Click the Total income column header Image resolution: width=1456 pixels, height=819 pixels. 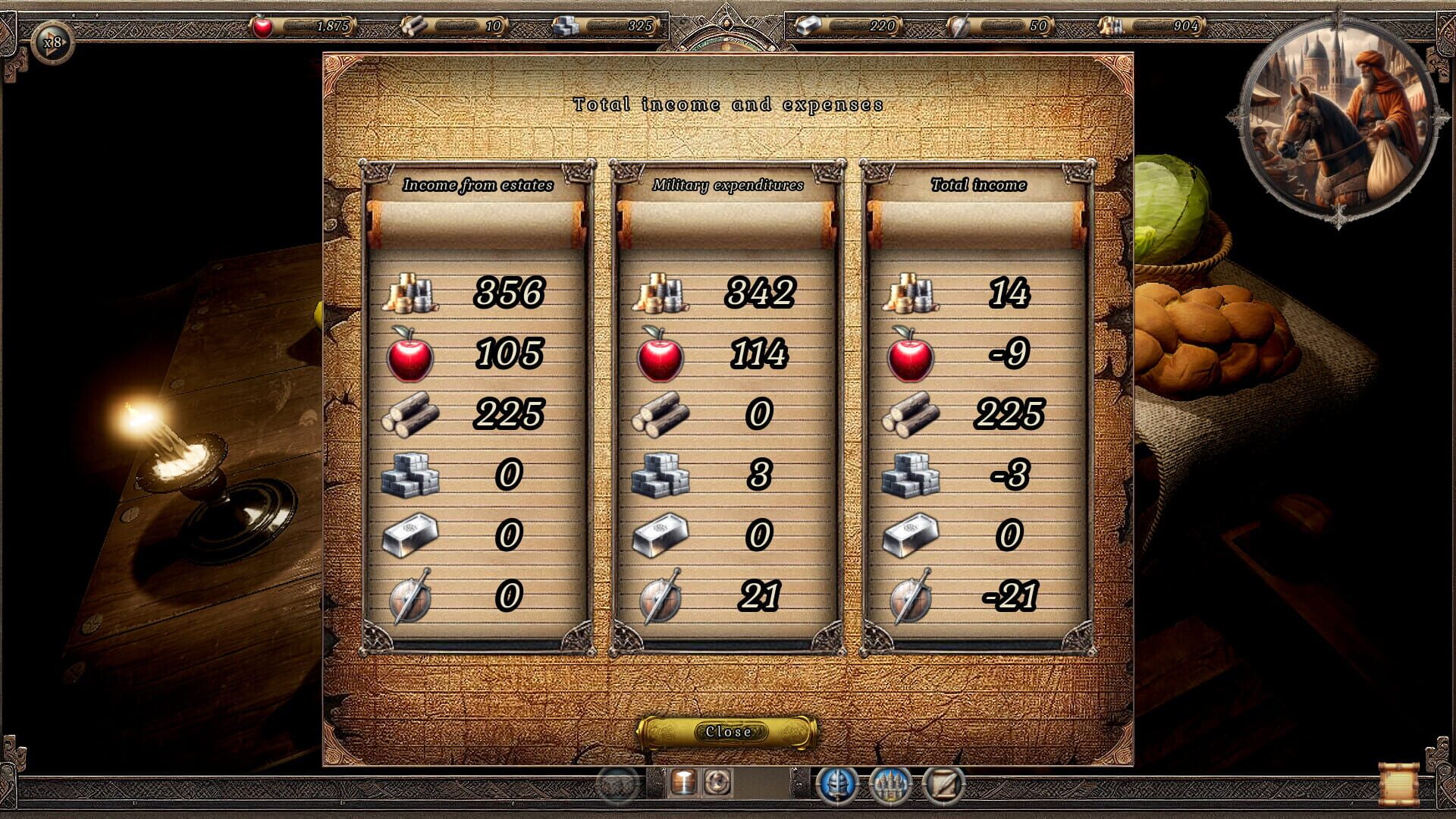pos(980,184)
